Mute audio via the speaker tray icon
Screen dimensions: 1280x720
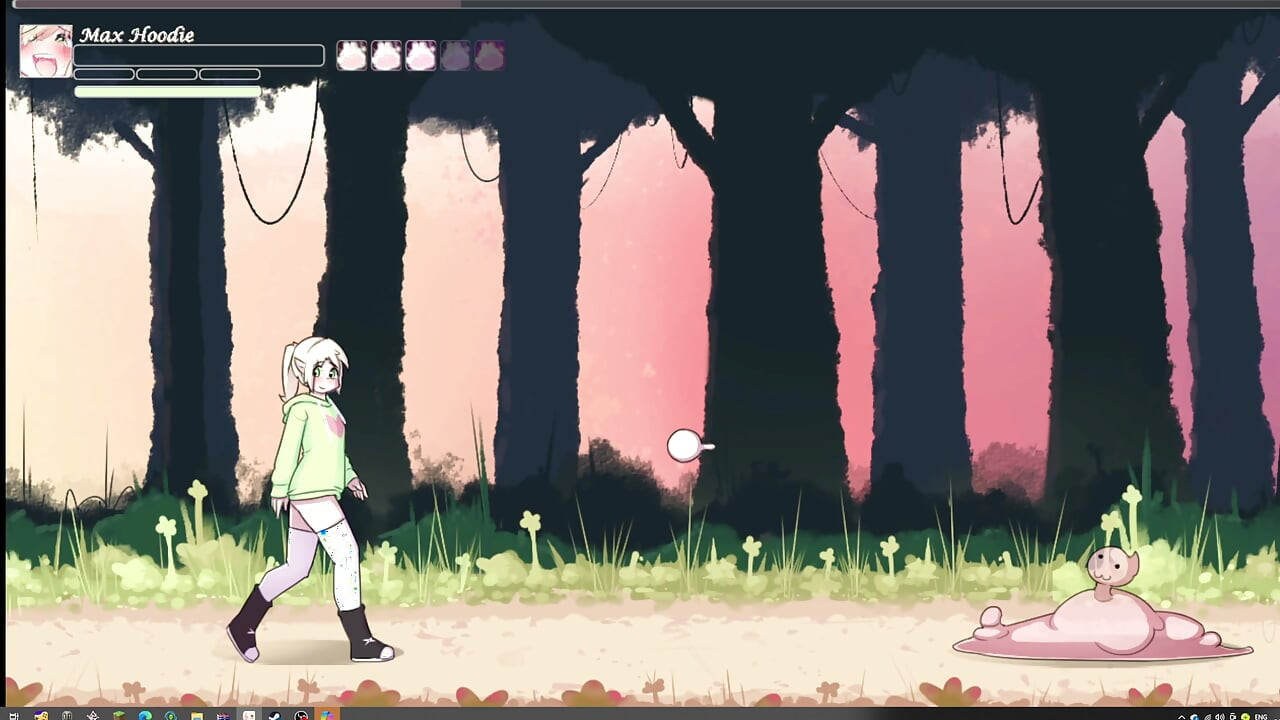coord(1220,714)
